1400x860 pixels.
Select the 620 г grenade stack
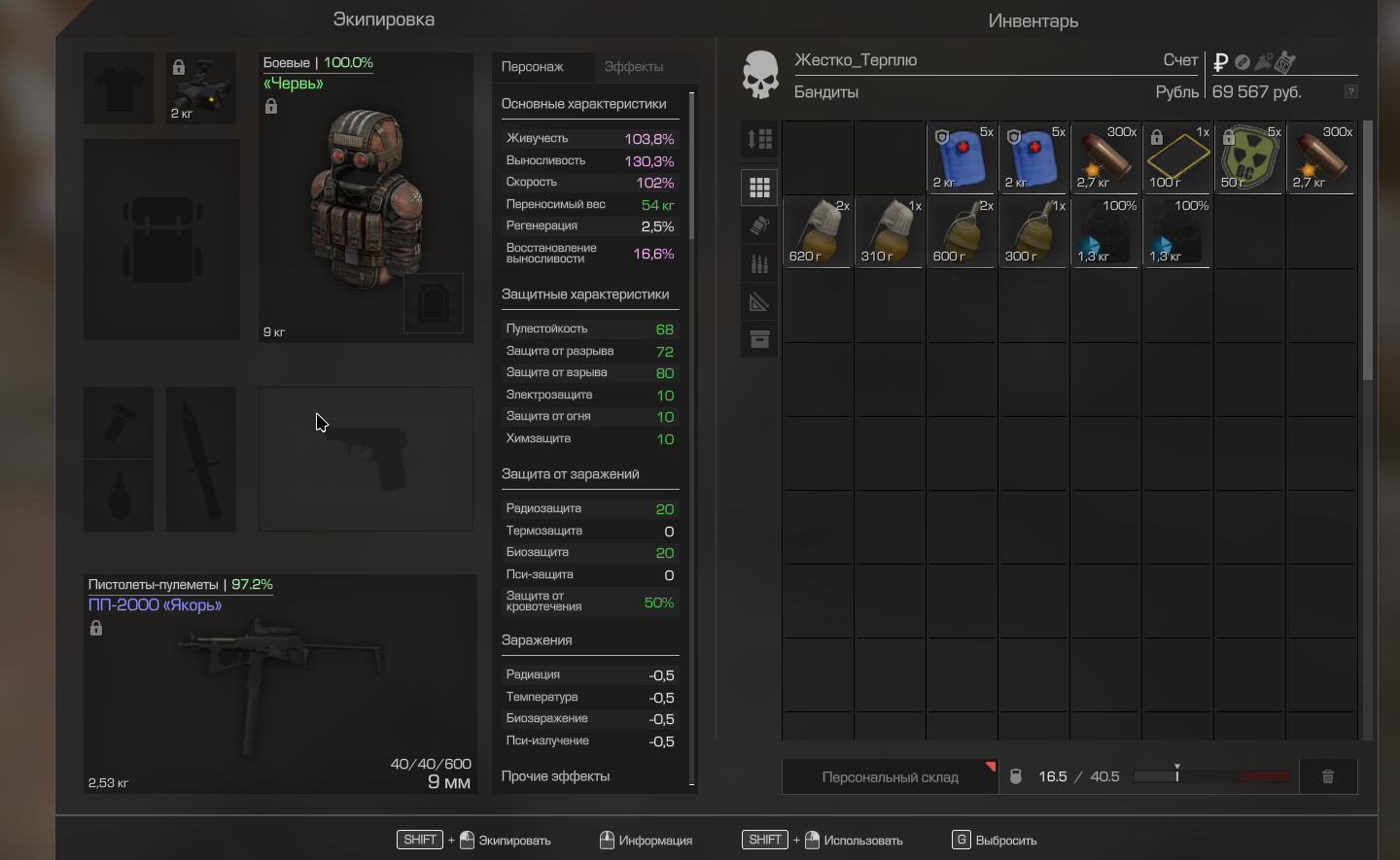coord(818,231)
